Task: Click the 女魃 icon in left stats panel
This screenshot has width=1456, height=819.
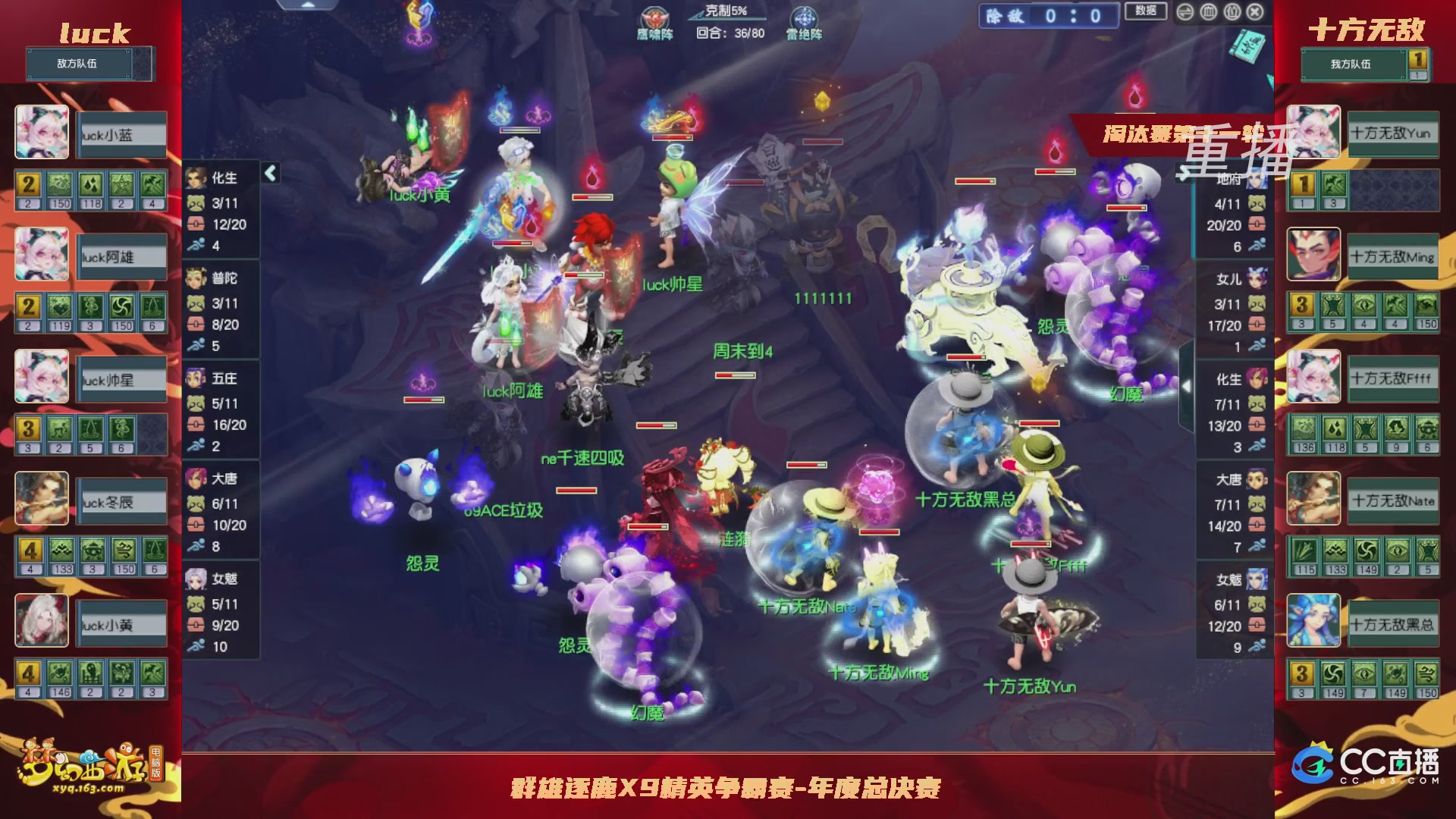Action: click(196, 579)
